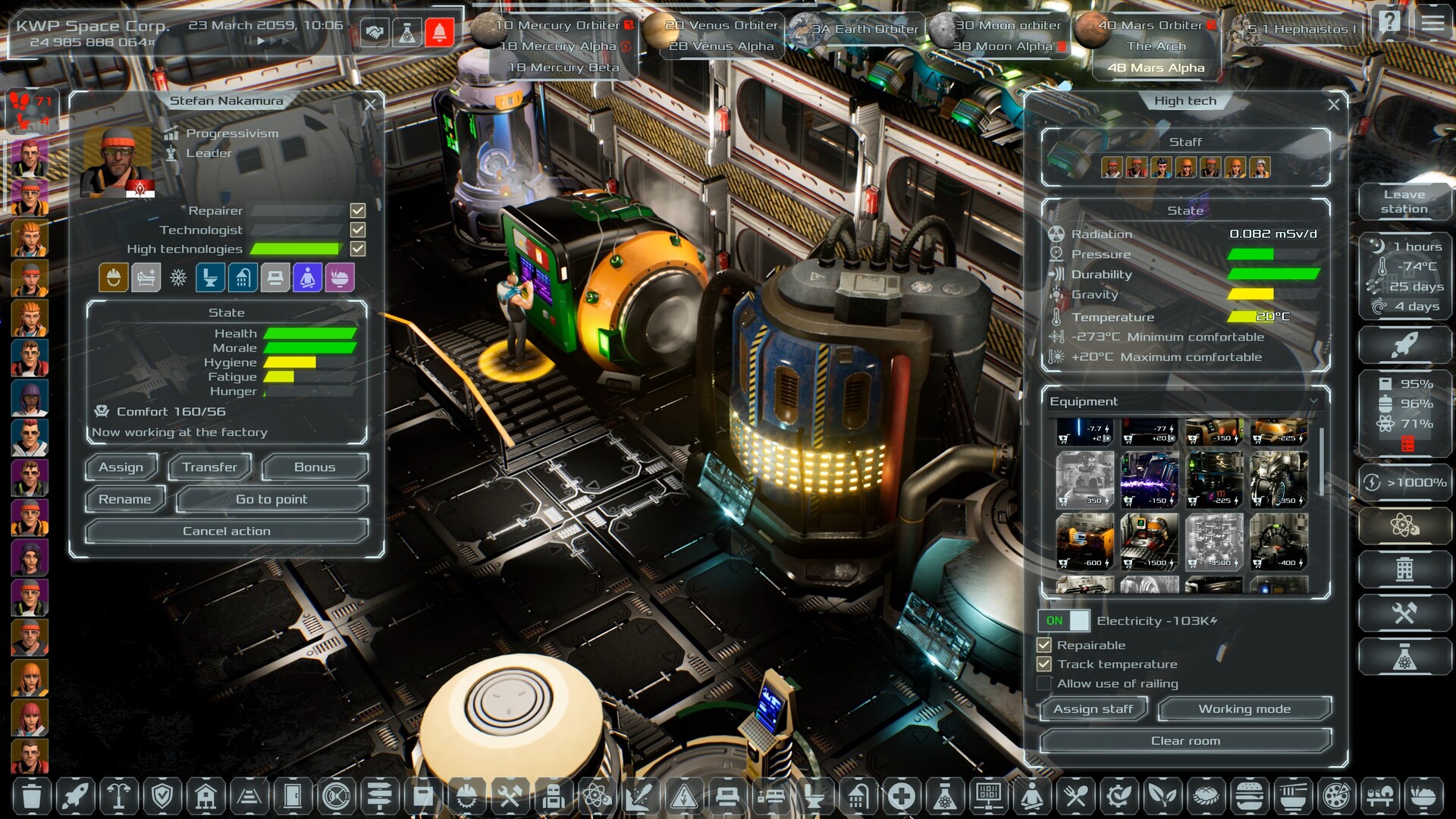Toggle the High technologies job checkbox

(358, 249)
